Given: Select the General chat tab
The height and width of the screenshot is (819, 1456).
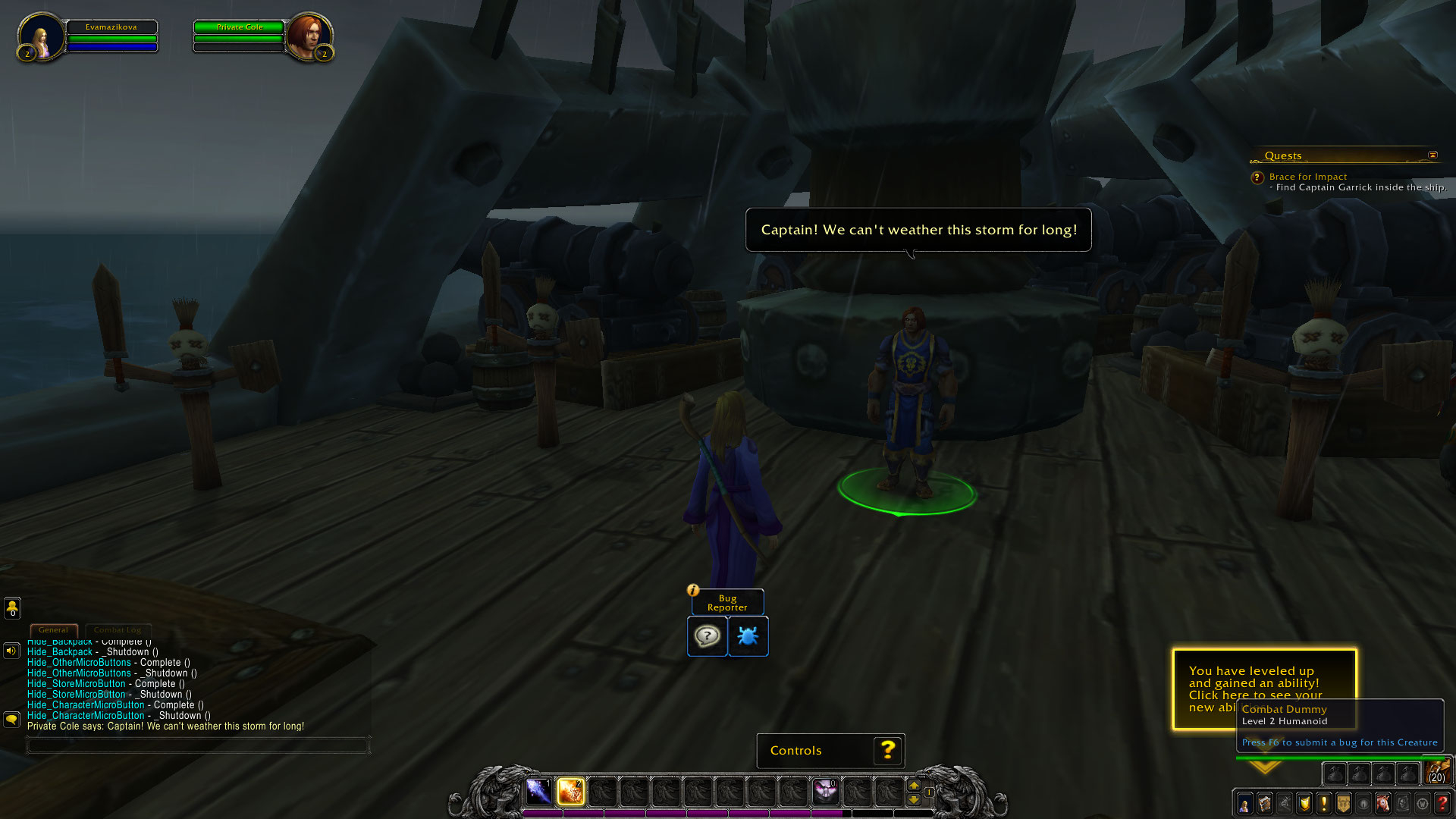Looking at the screenshot, I should (x=53, y=629).
